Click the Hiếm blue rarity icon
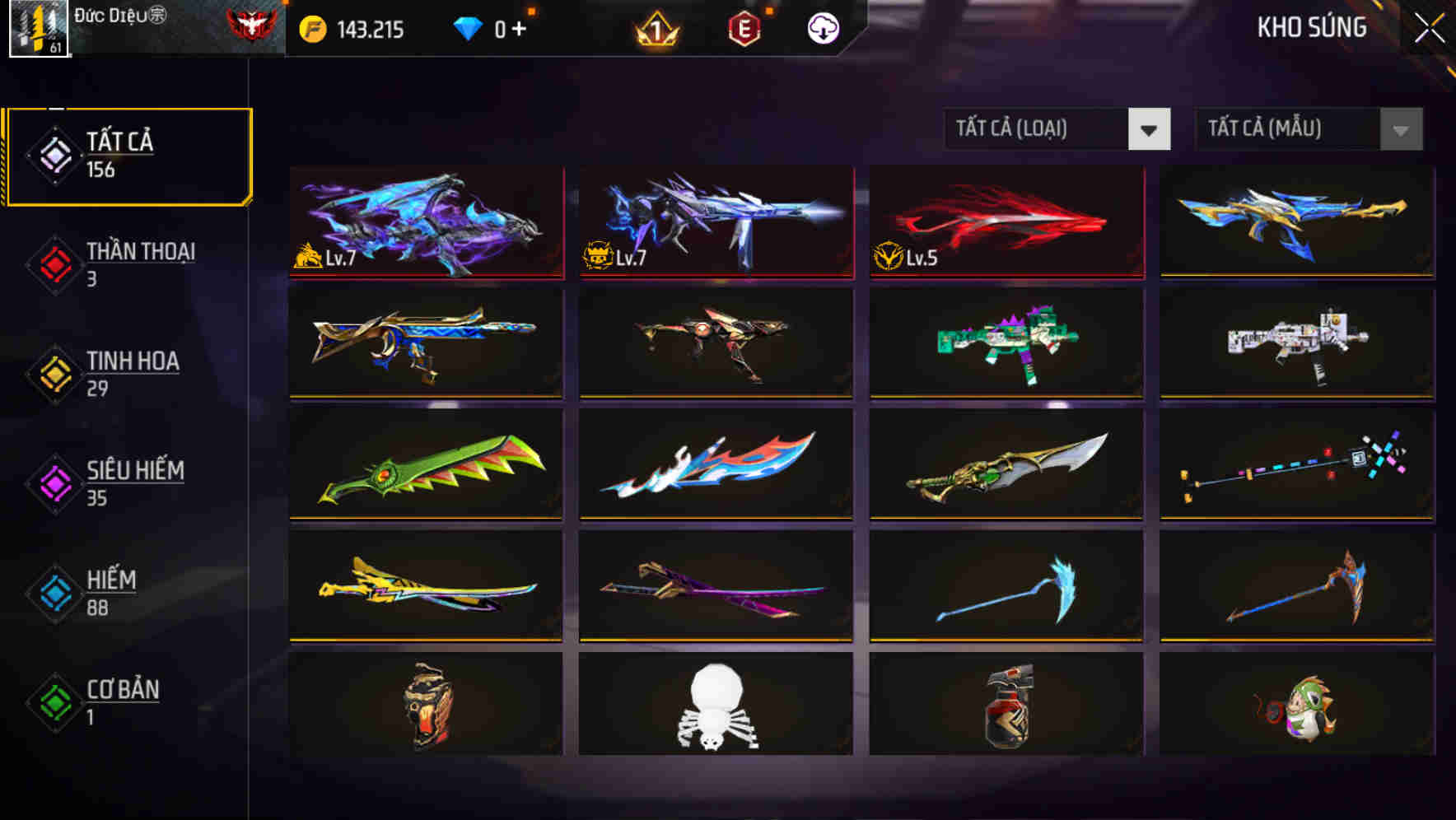Screen dimensions: 1456x820 click(x=53, y=594)
